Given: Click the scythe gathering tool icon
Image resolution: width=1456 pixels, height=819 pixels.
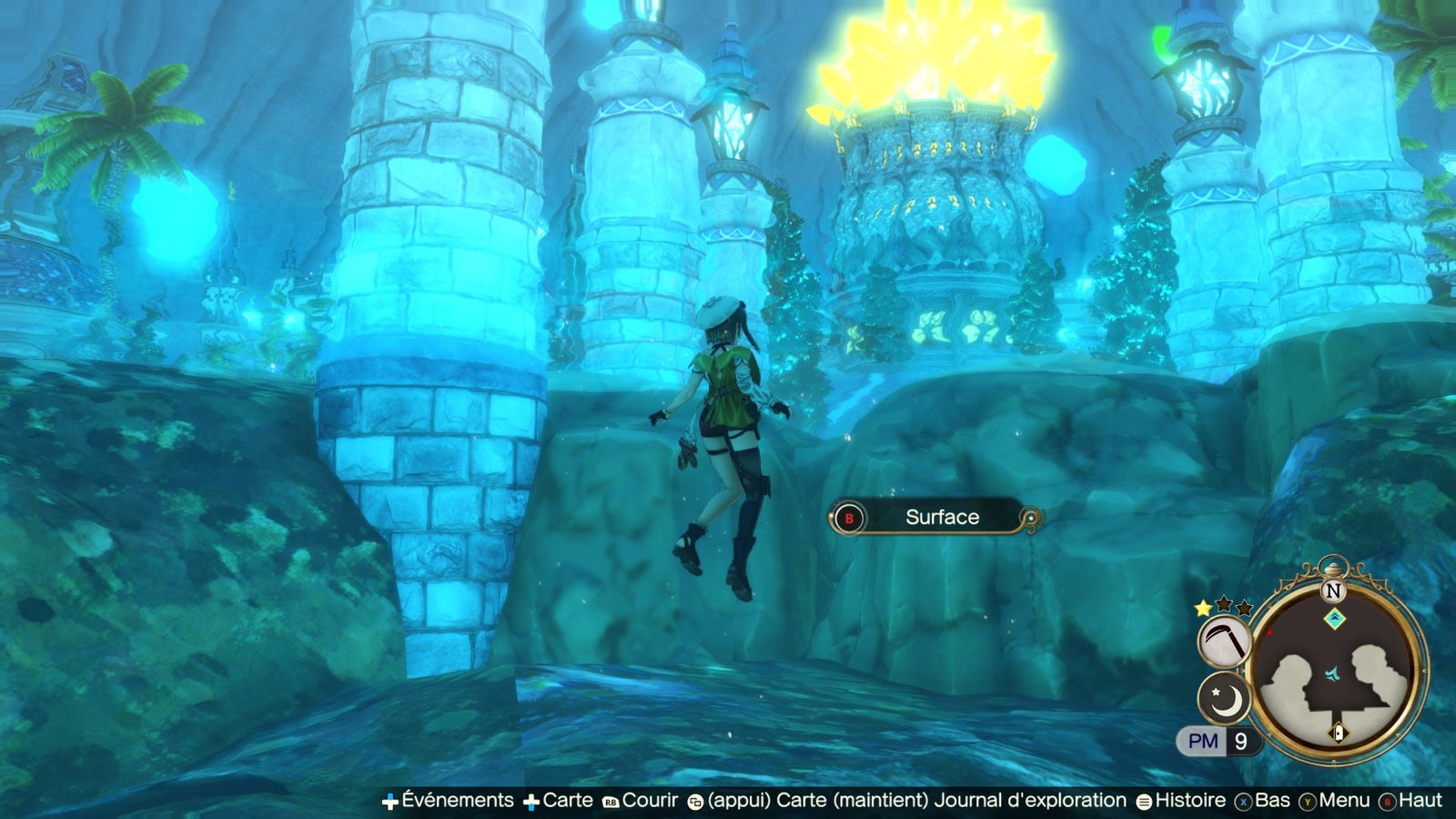Looking at the screenshot, I should pos(1224,642).
